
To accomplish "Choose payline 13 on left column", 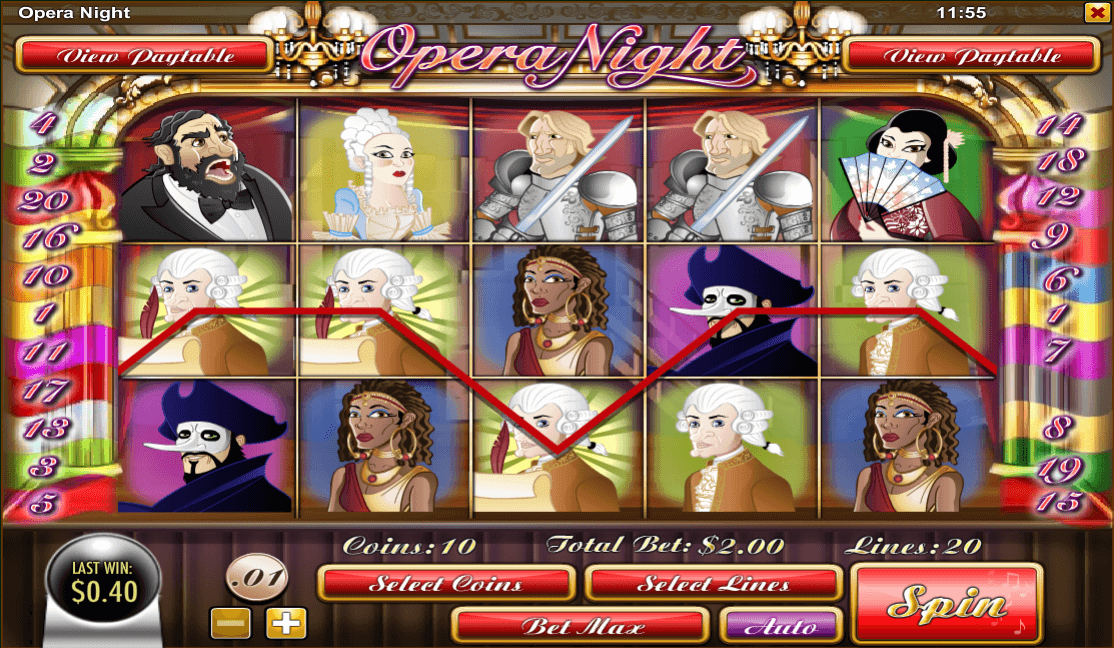I will (x=43, y=428).
